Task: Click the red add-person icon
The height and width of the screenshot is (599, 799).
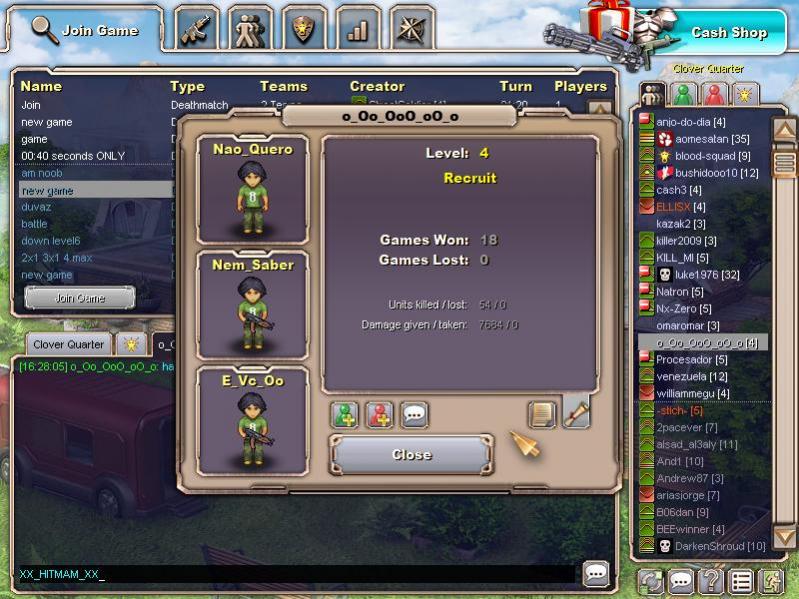Action: click(379, 415)
